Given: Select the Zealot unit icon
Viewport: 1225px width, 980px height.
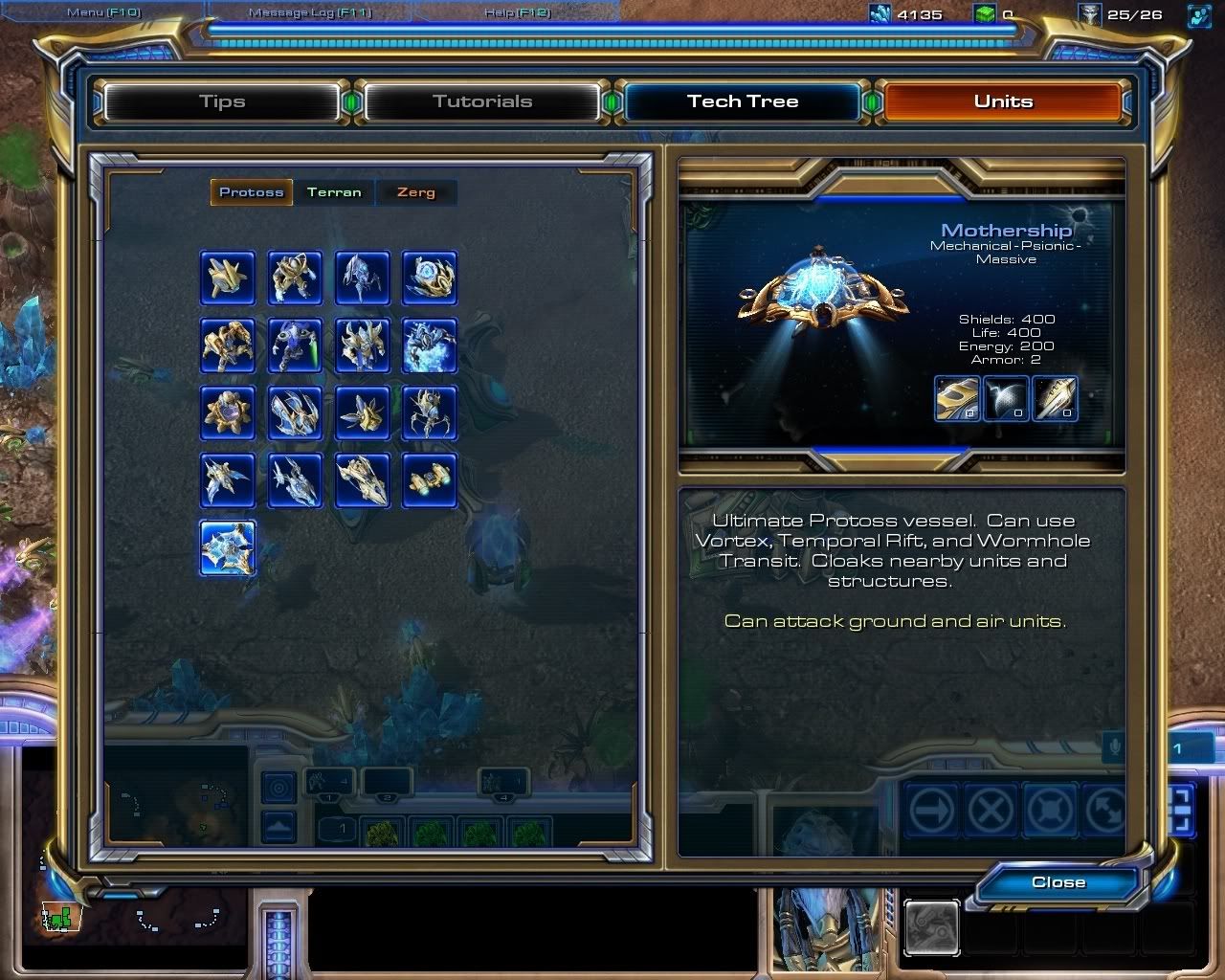Looking at the screenshot, I should coord(295,278).
